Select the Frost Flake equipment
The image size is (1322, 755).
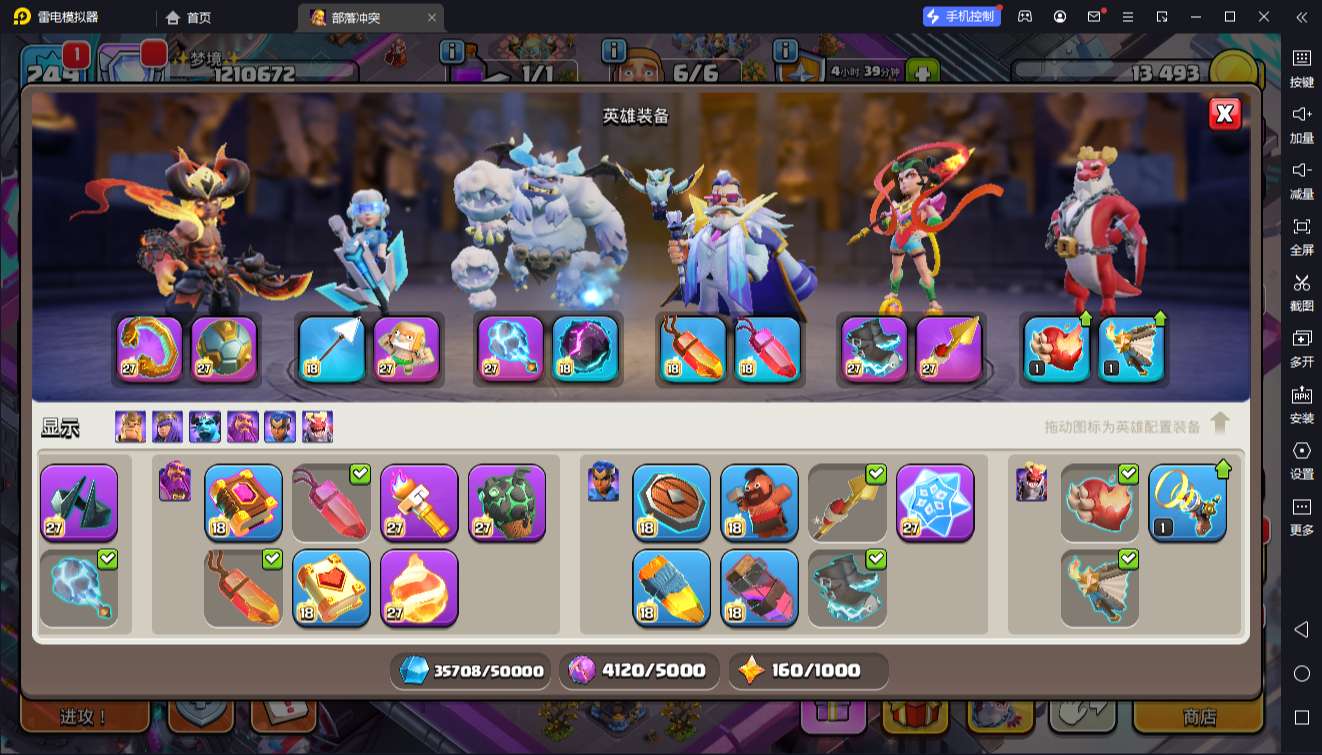(935, 502)
